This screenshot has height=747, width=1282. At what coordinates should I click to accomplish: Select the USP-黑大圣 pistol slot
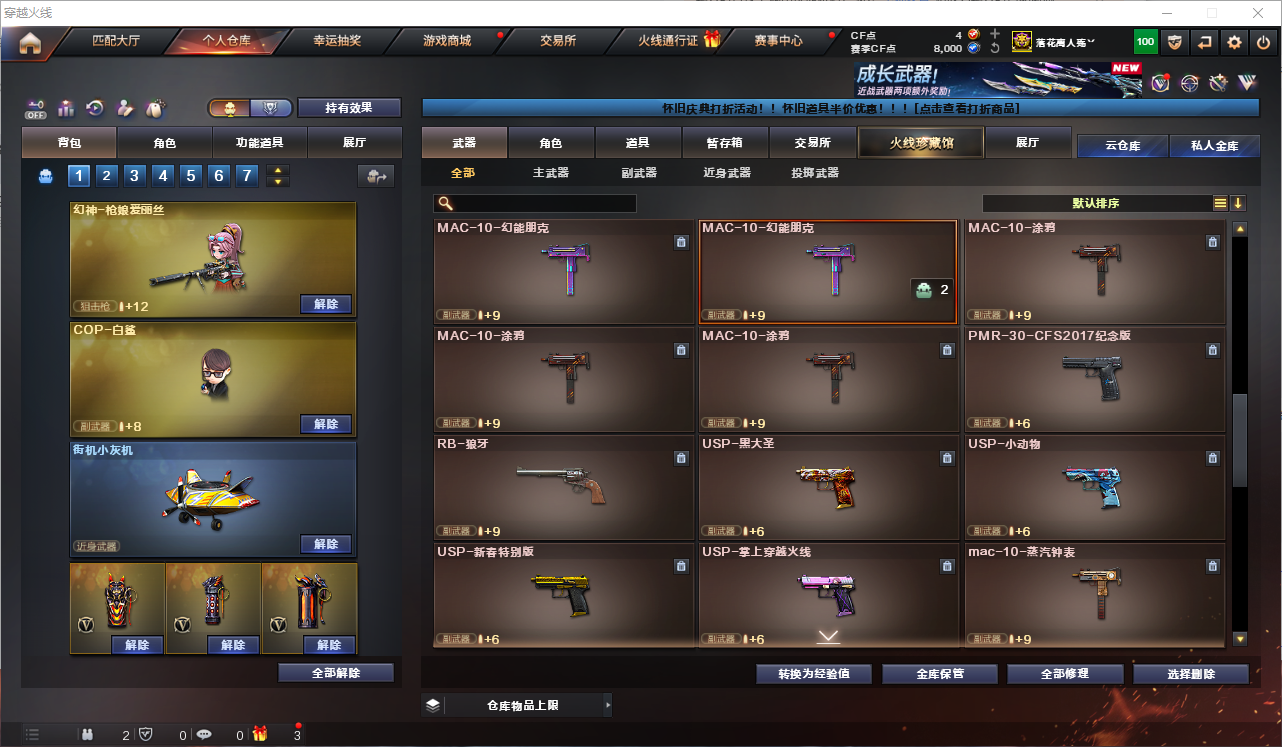[829, 487]
